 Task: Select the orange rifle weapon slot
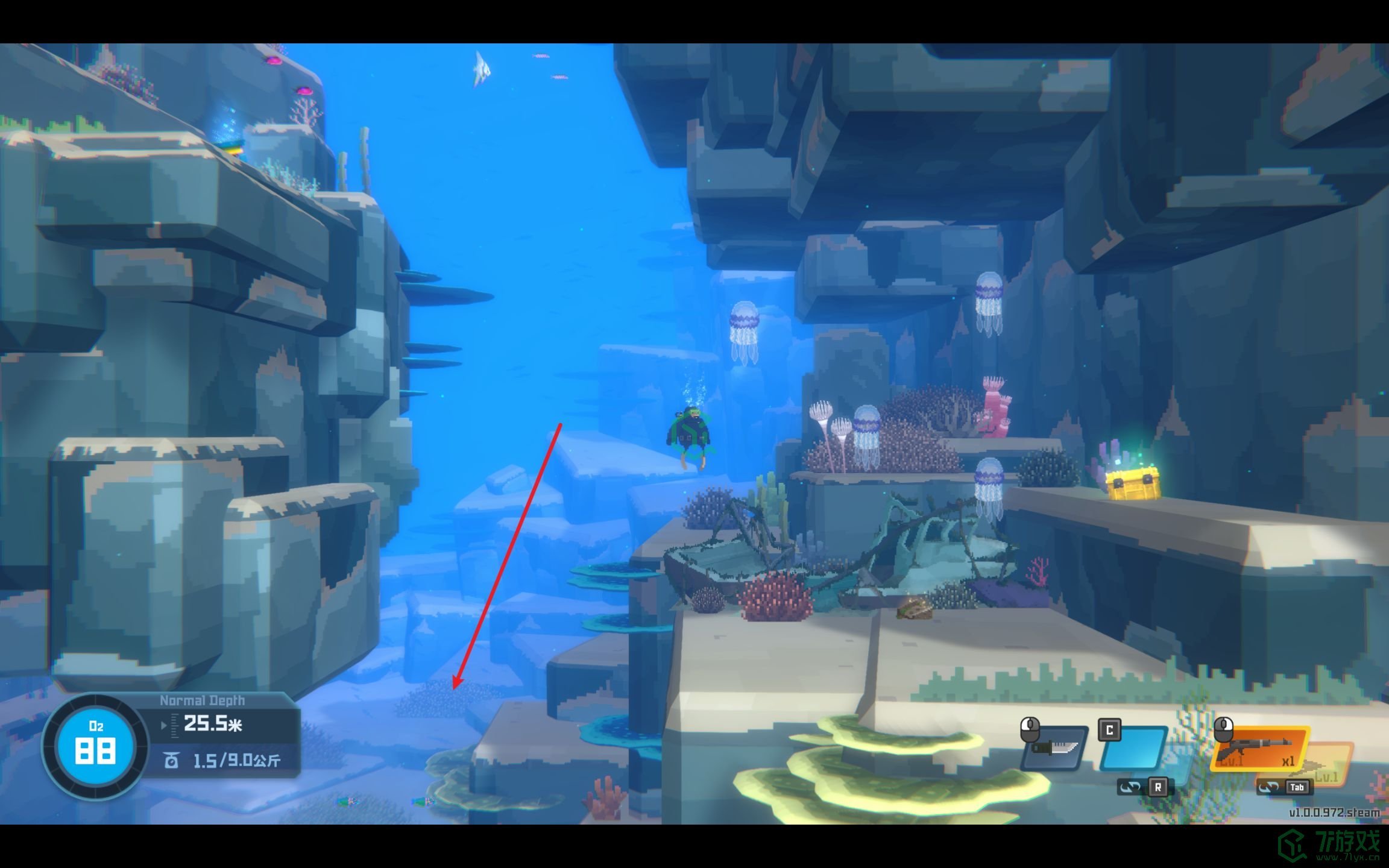point(1259,749)
